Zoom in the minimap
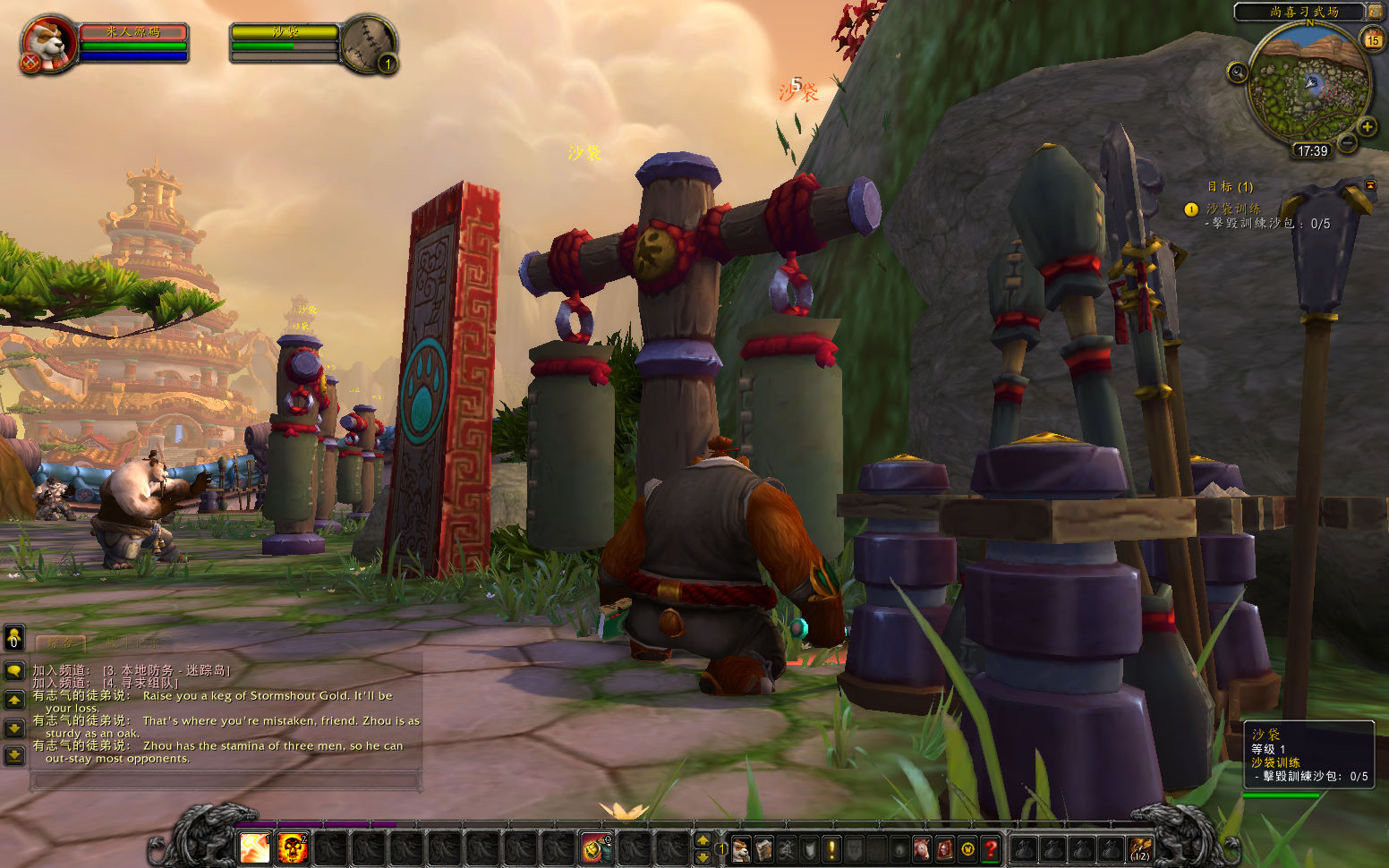Image resolution: width=1389 pixels, height=868 pixels. 1367,127
